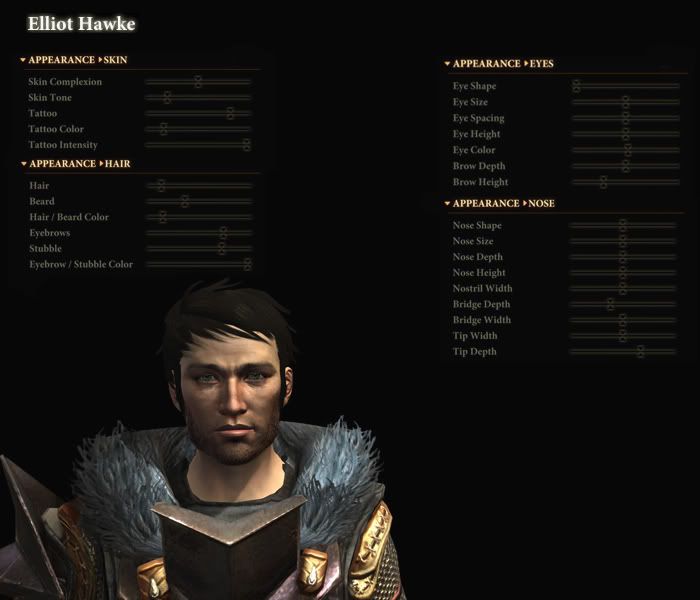This screenshot has height=600, width=700.
Task: Change the Tattoo Color slider
Action: pyautogui.click(x=163, y=129)
